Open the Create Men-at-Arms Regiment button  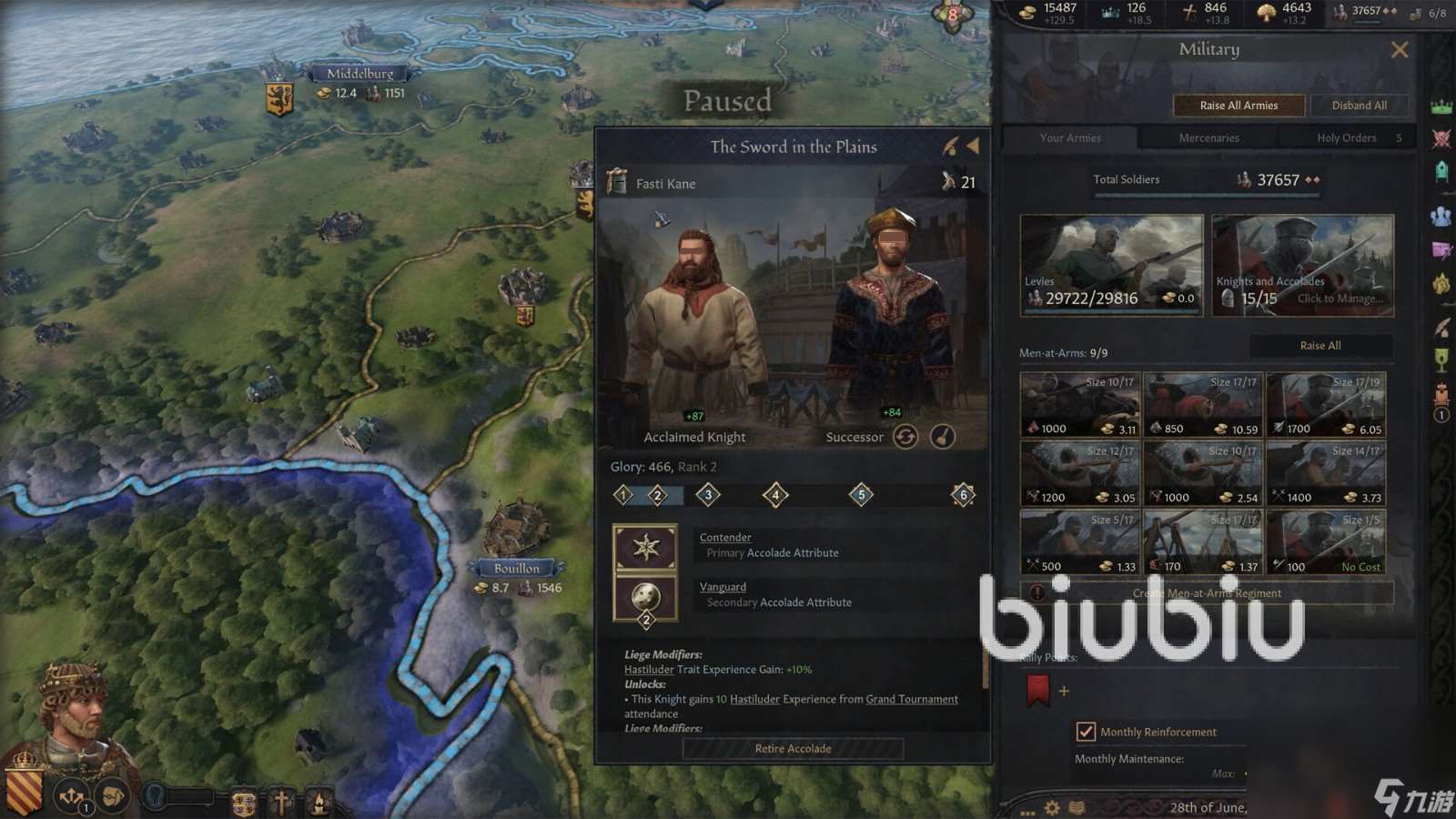coord(1207,593)
